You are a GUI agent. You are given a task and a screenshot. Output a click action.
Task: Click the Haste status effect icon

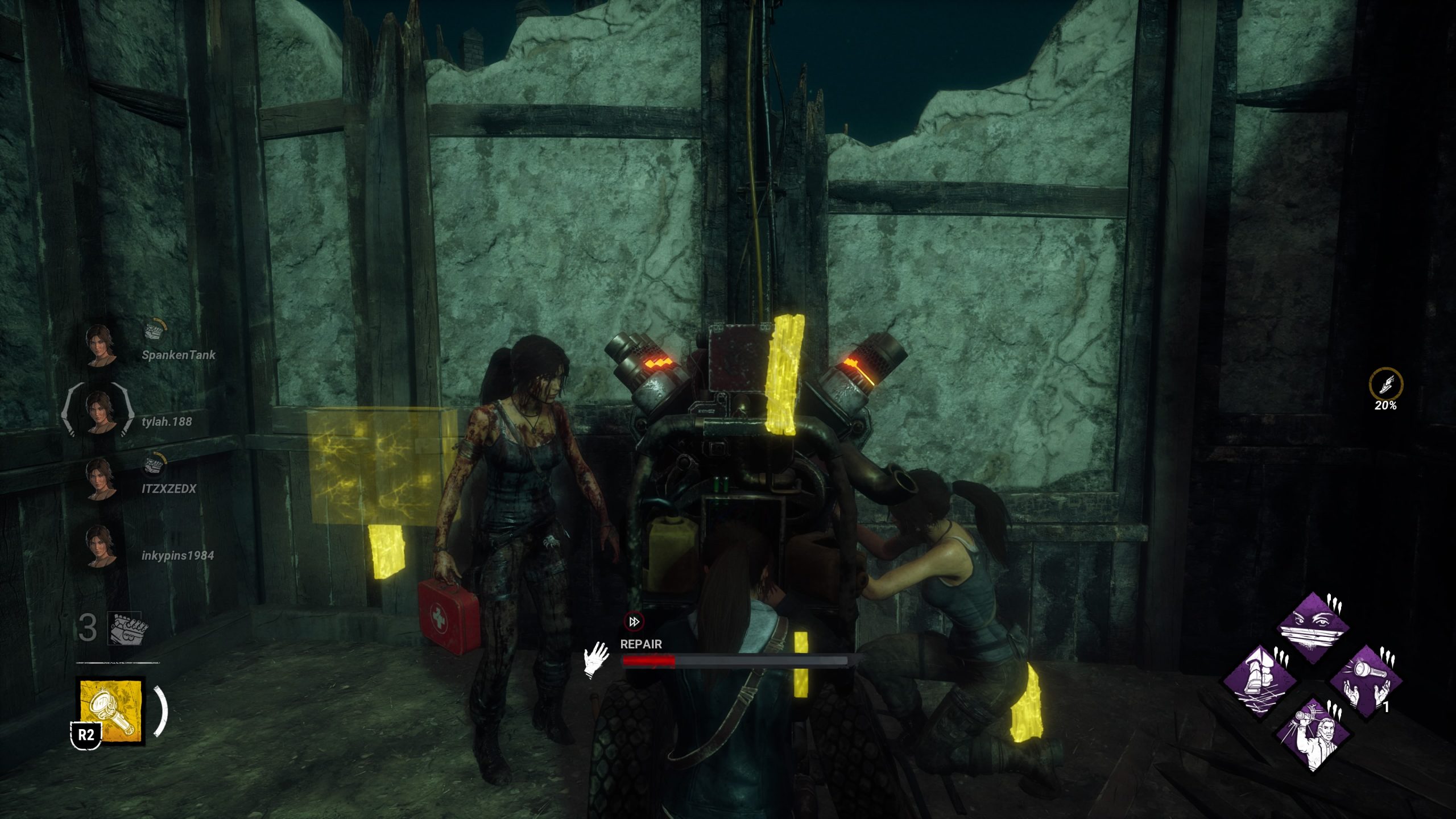pos(1385,385)
